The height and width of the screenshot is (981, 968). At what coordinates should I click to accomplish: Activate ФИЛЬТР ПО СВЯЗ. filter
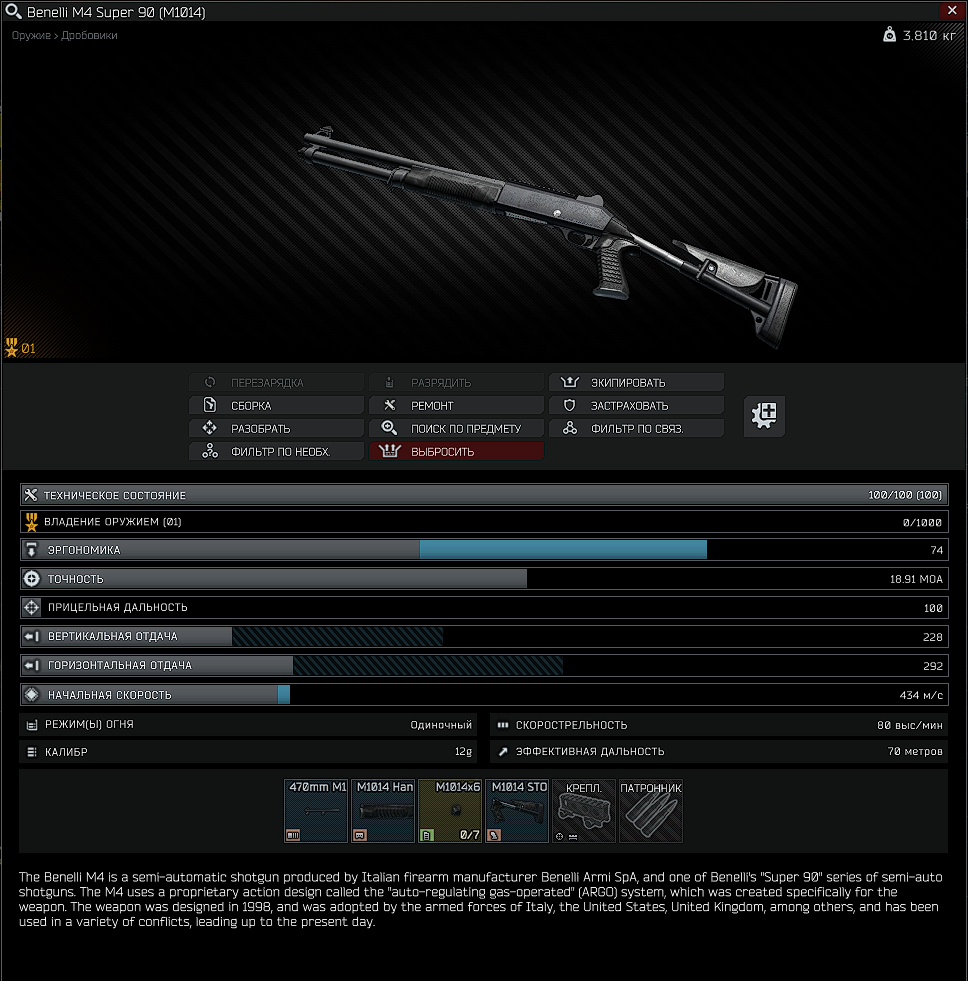click(x=636, y=429)
